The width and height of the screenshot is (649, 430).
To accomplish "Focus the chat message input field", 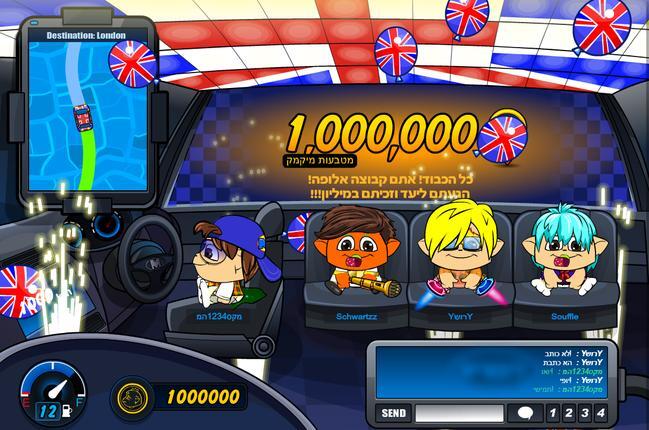I will click(459, 413).
